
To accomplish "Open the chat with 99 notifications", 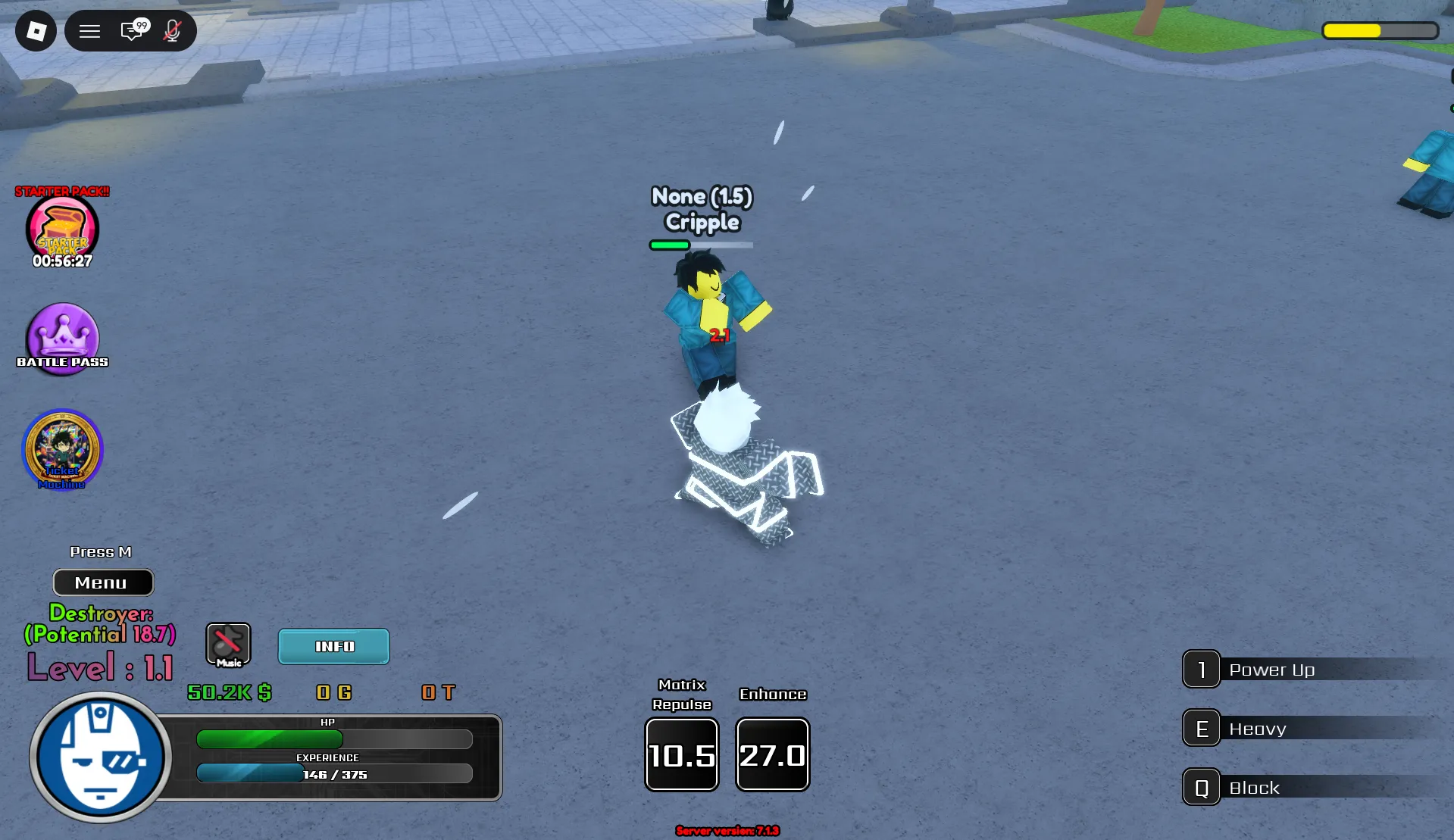I will (x=133, y=31).
